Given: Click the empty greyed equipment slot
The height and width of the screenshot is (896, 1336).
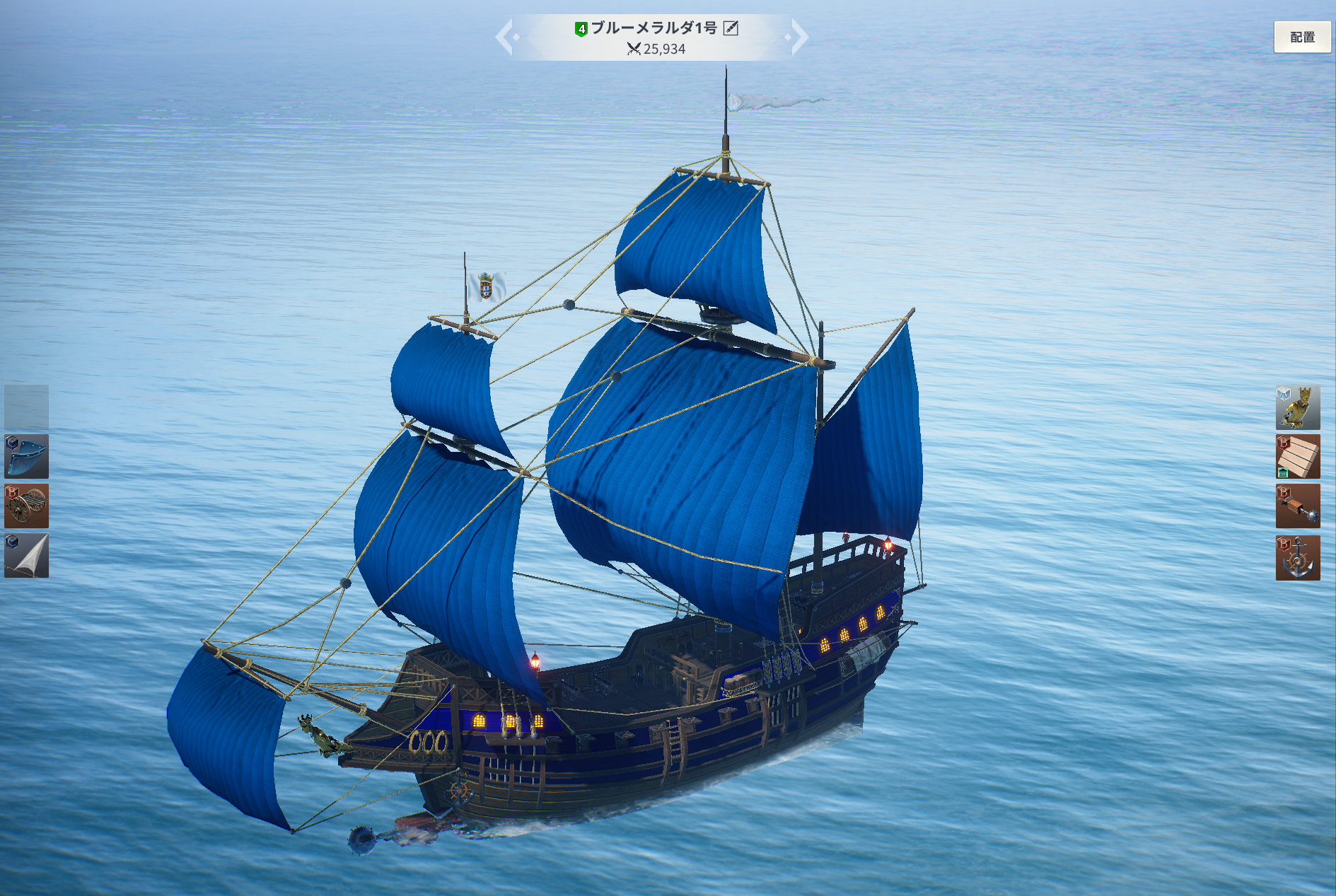Looking at the screenshot, I should 27,407.
